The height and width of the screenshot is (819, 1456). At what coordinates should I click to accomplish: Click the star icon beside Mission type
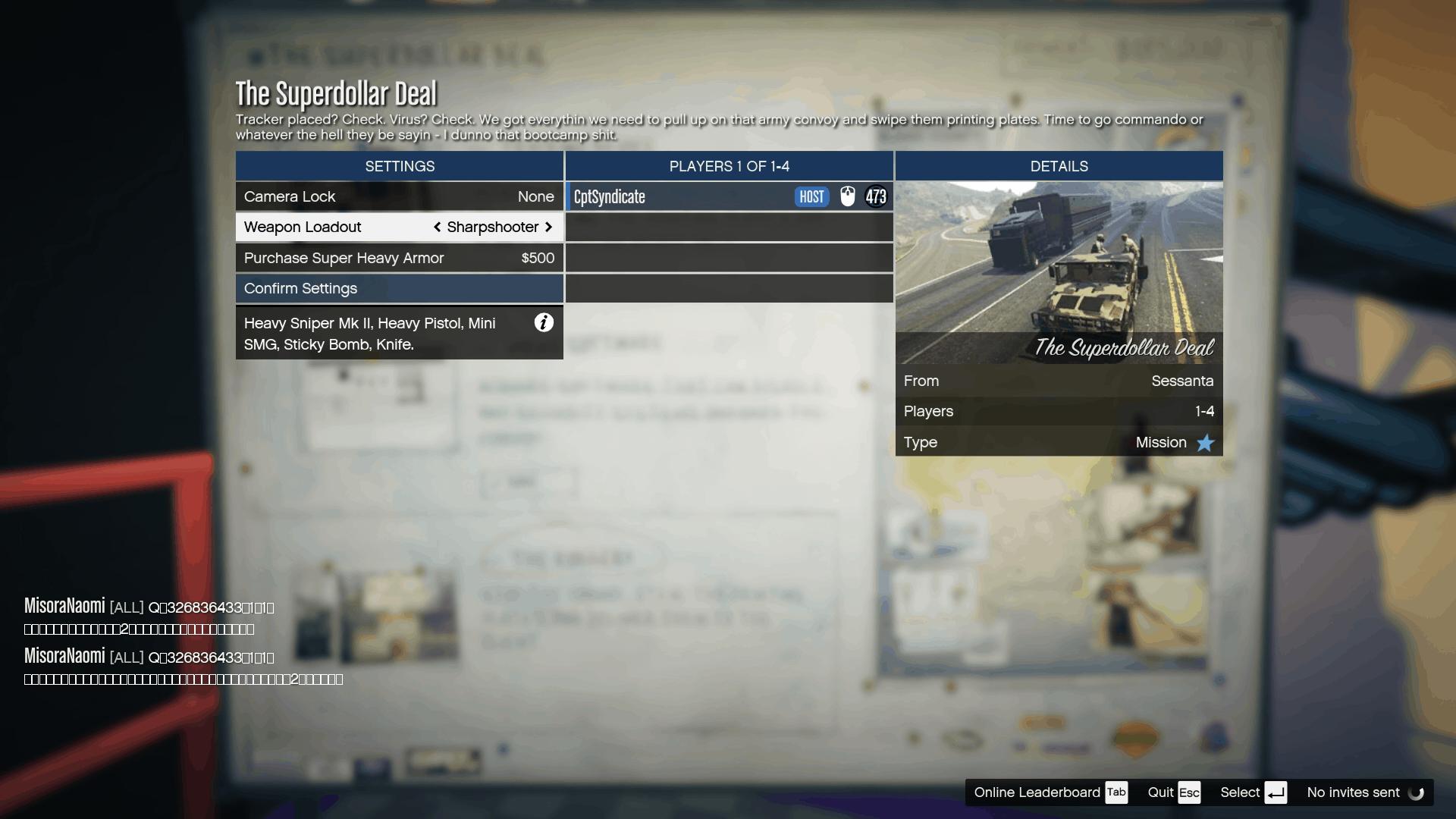1205,443
